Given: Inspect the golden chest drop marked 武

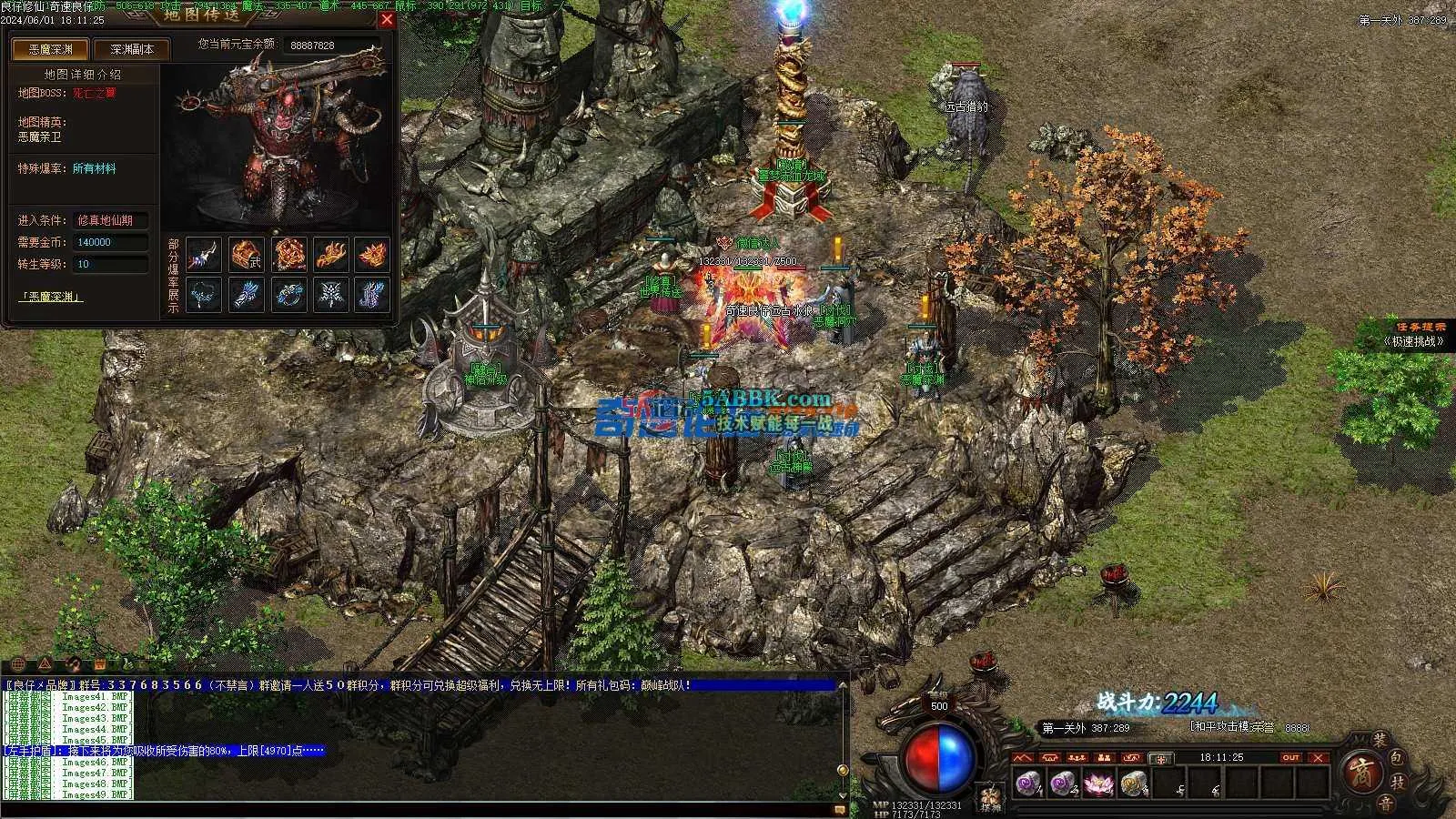Looking at the screenshot, I should (x=246, y=254).
